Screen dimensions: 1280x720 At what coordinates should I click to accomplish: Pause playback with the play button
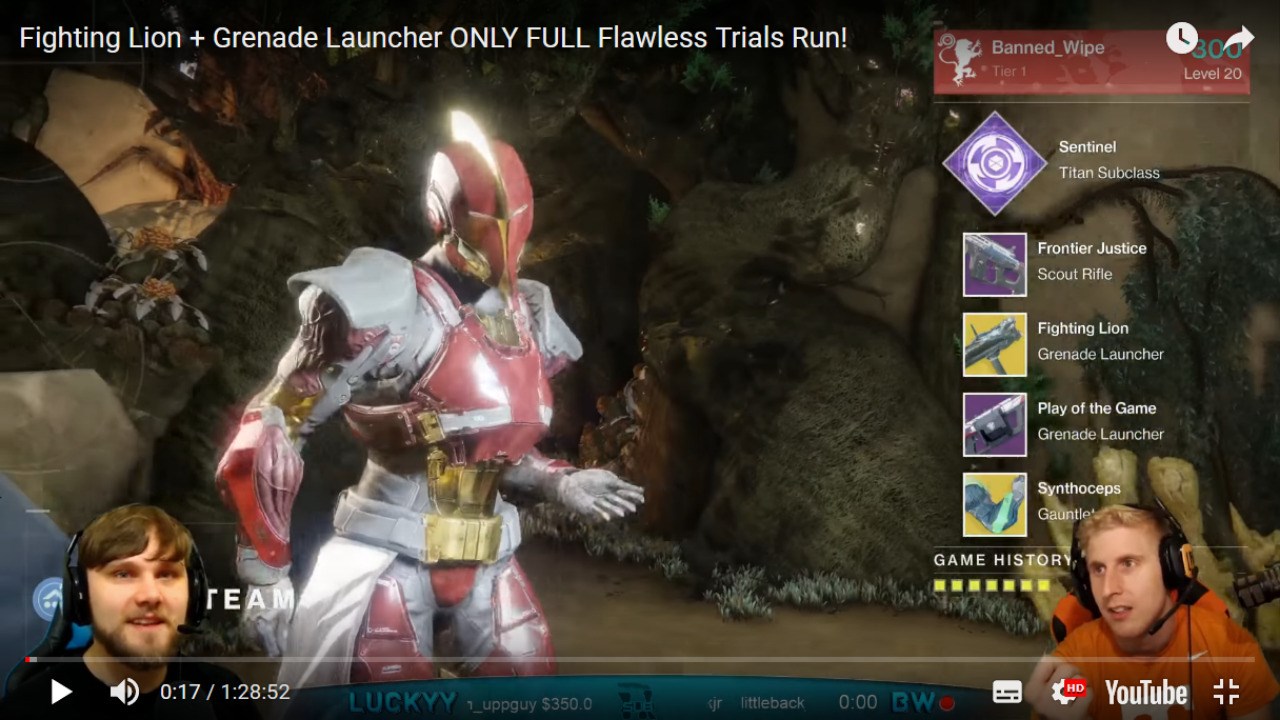[x=60, y=691]
